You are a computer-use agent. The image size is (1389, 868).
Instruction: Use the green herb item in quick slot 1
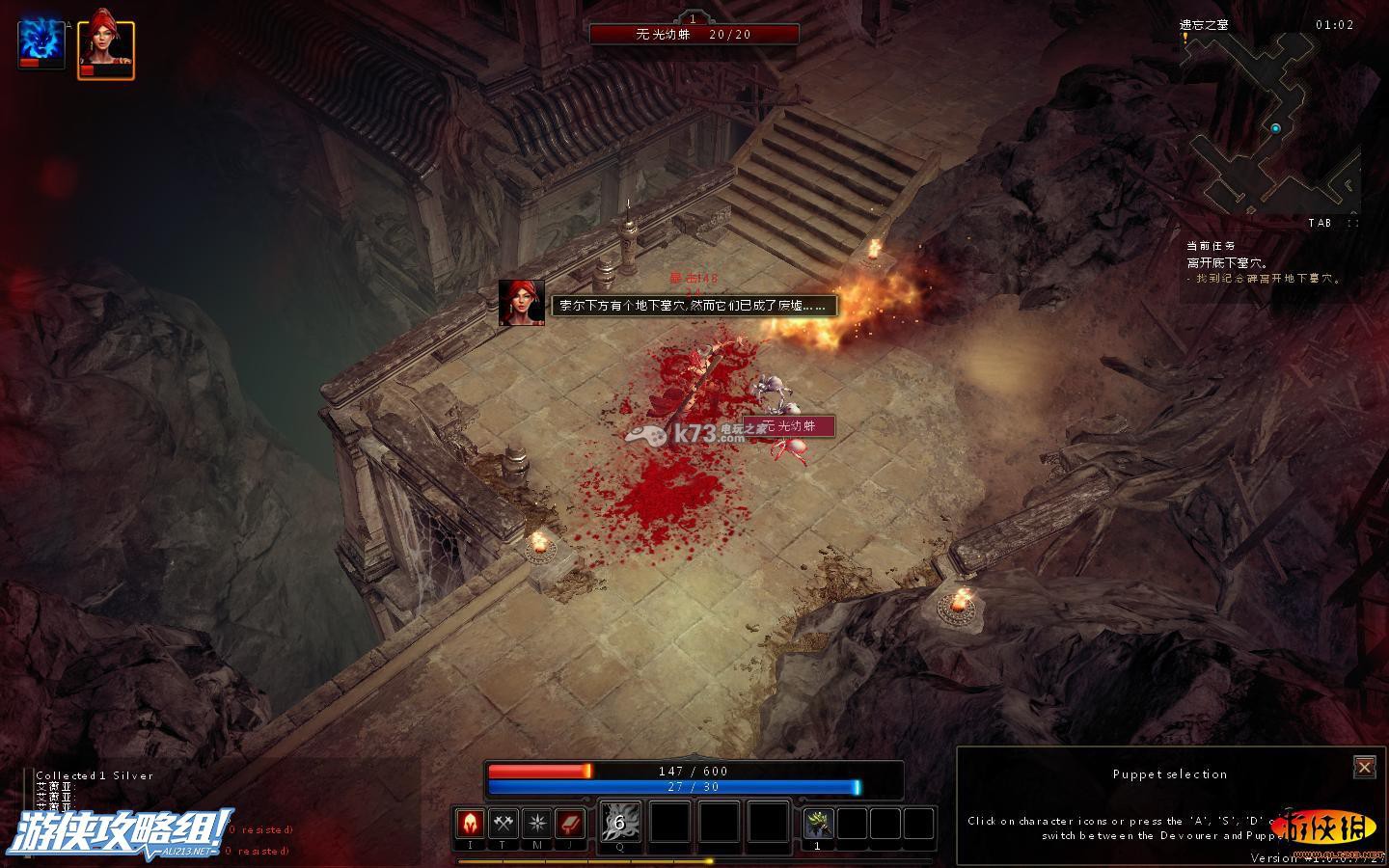point(818,824)
